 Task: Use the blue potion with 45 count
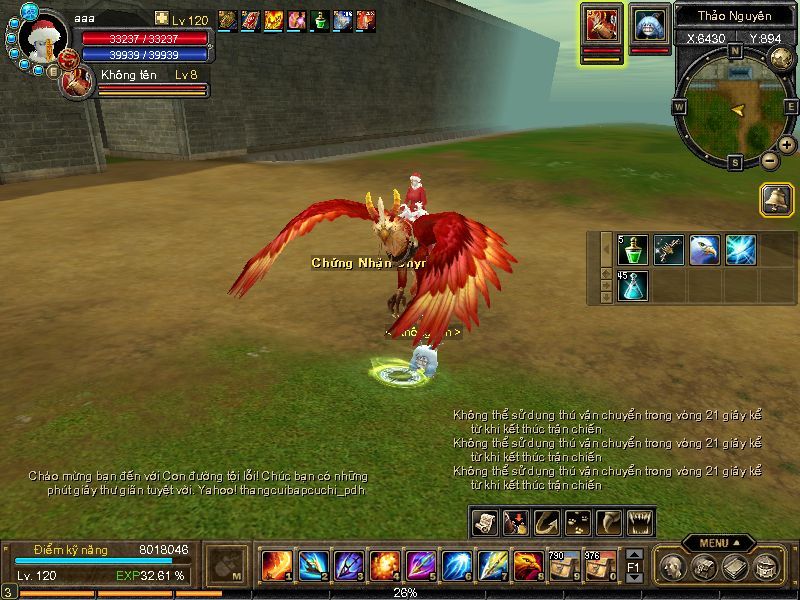[x=634, y=286]
